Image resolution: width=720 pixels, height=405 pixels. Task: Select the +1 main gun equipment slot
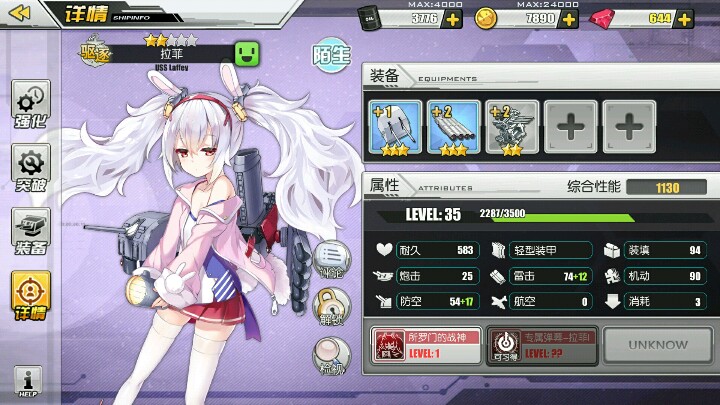pyautogui.click(x=394, y=126)
